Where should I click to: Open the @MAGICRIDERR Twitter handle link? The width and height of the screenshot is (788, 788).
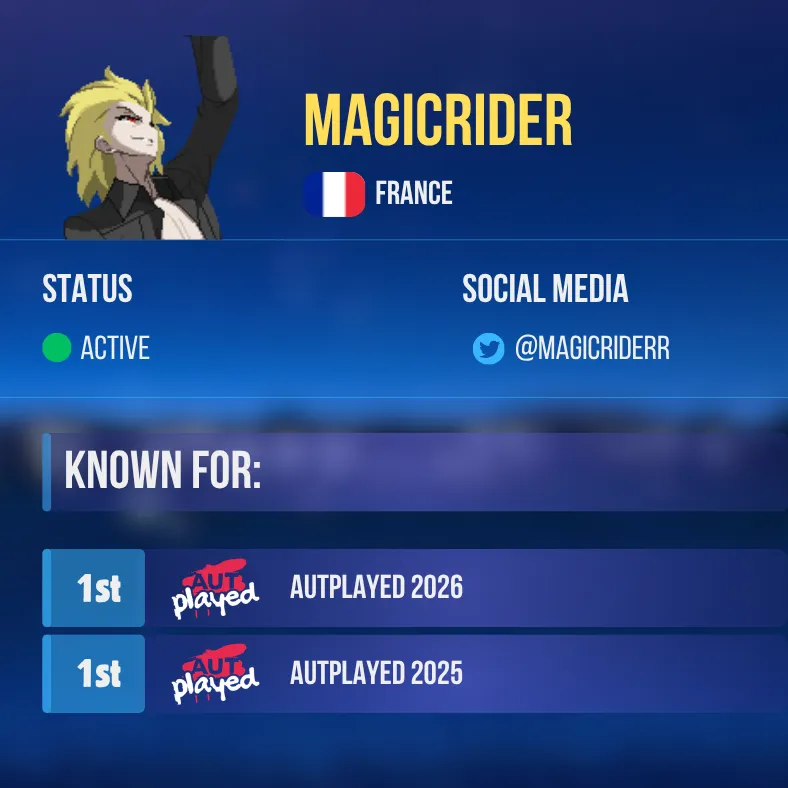click(591, 349)
